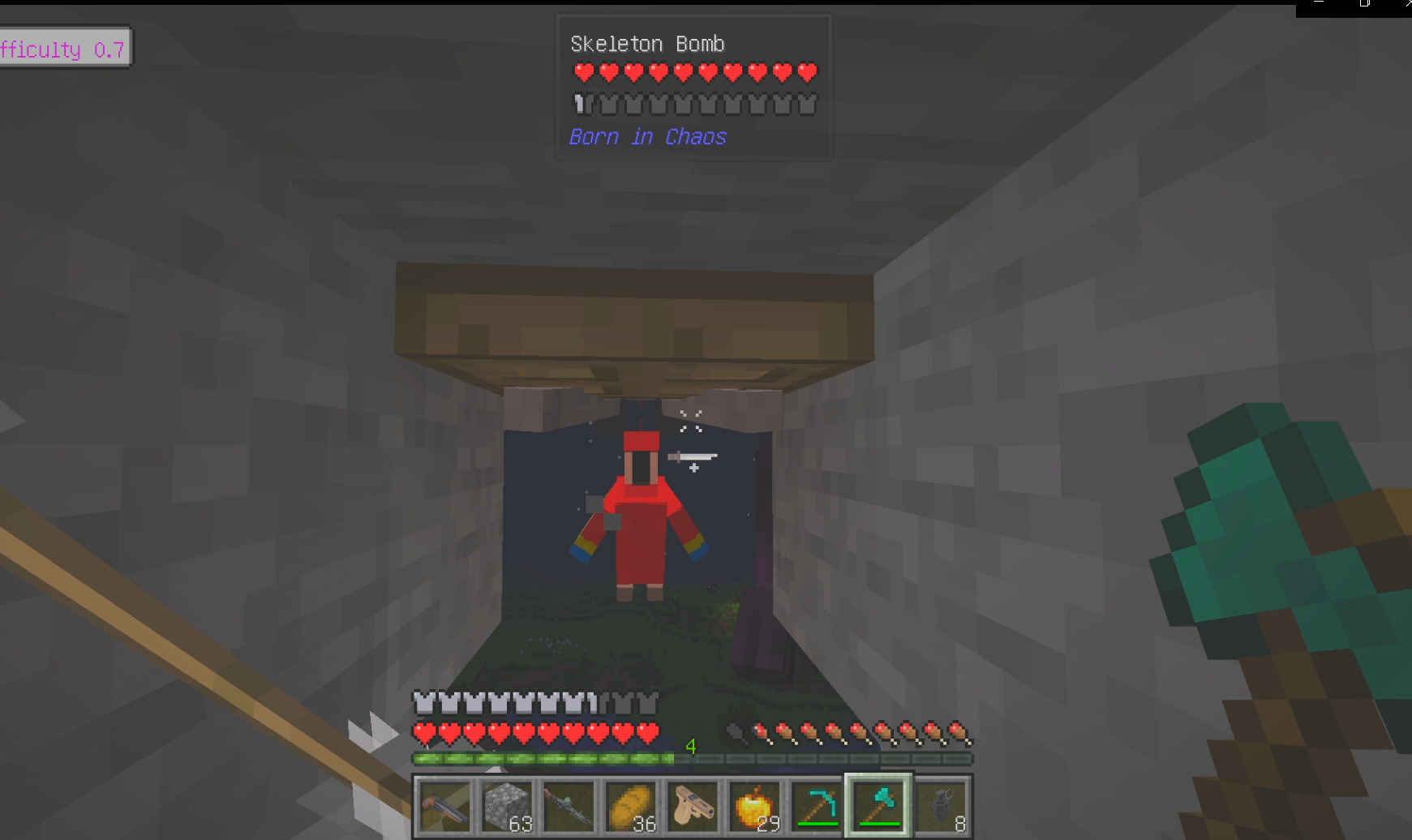Click the red parrot villager mob
The width and height of the screenshot is (1412, 840).
(640, 519)
